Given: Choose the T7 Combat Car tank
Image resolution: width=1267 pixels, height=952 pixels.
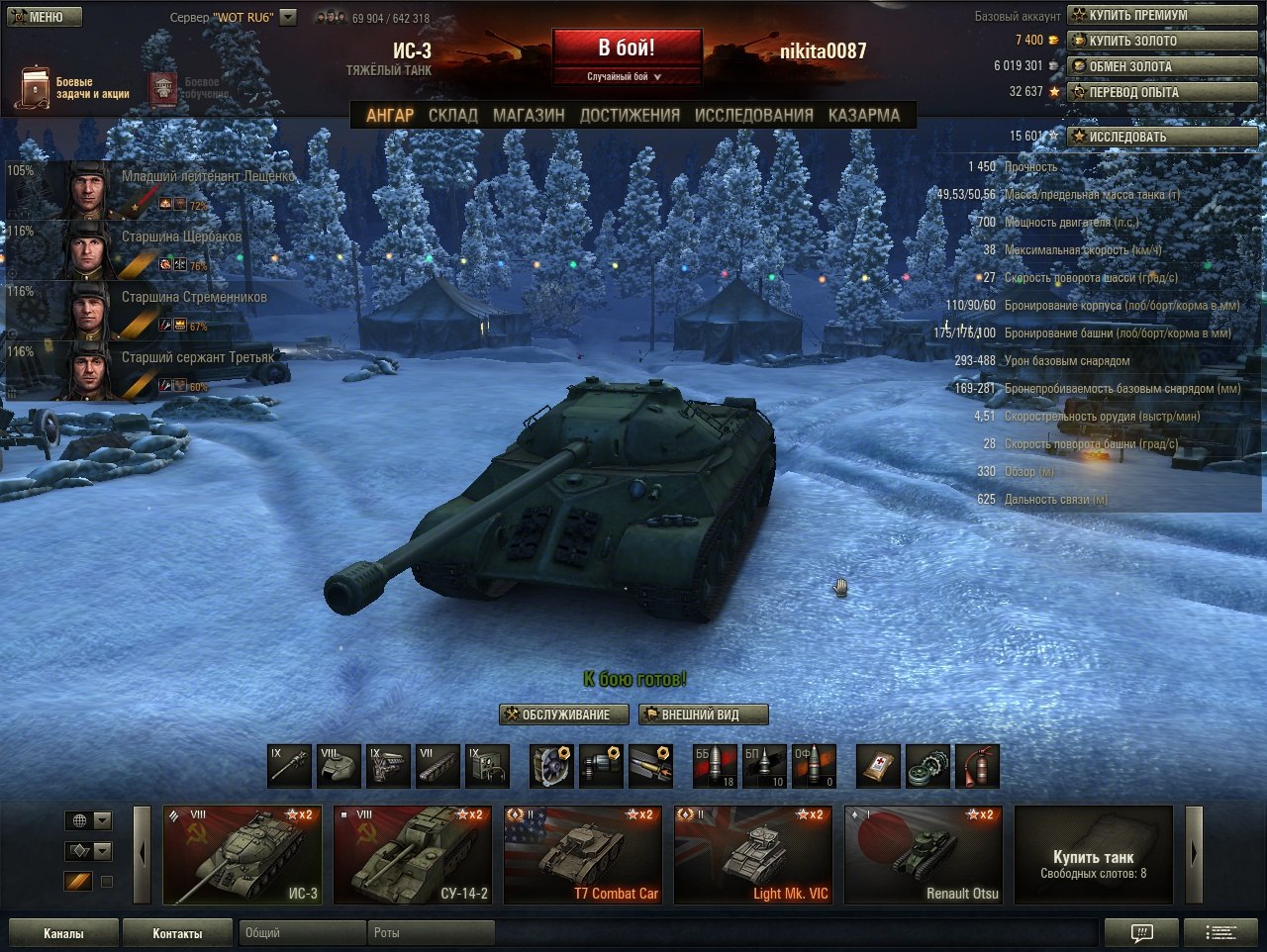Looking at the screenshot, I should point(583,855).
